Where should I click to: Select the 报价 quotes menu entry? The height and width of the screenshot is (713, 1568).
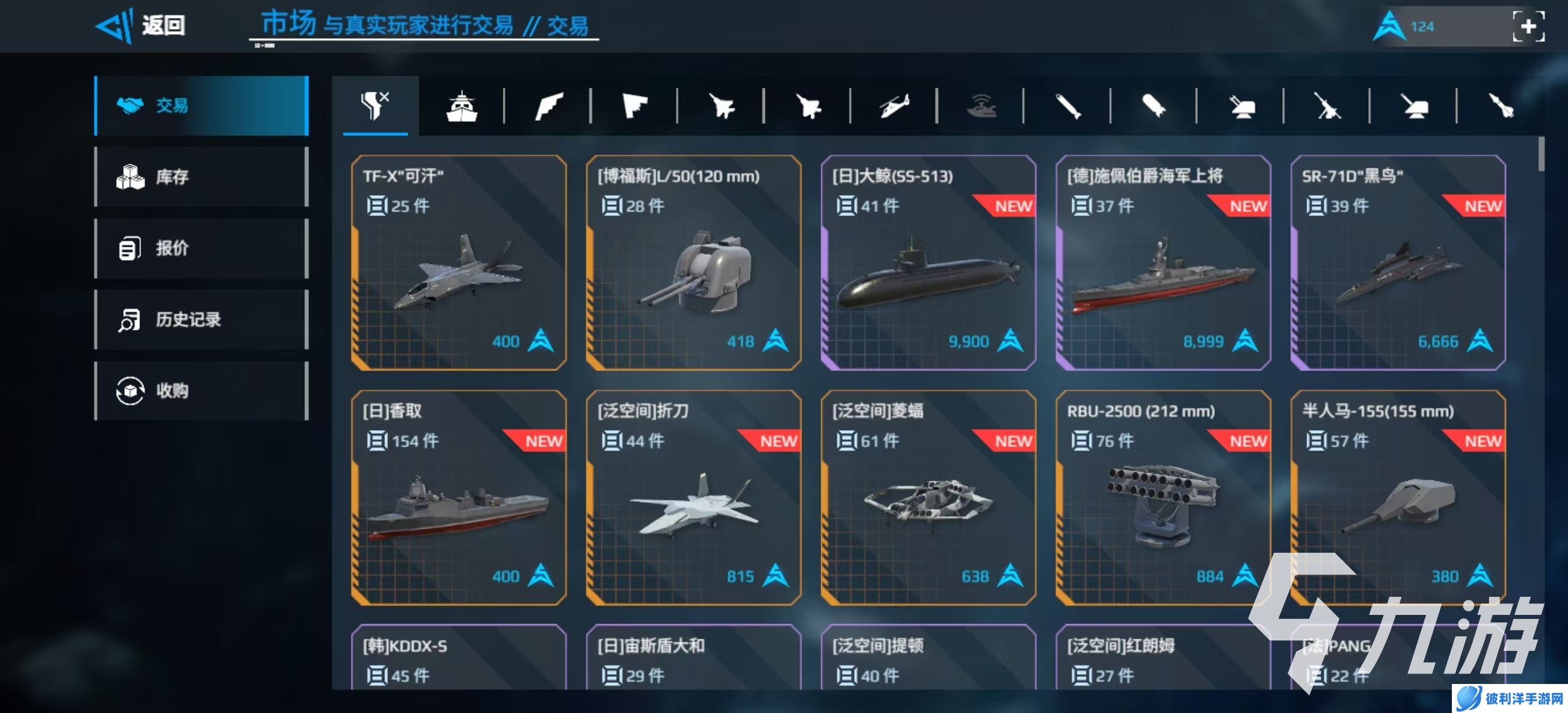[x=201, y=248]
